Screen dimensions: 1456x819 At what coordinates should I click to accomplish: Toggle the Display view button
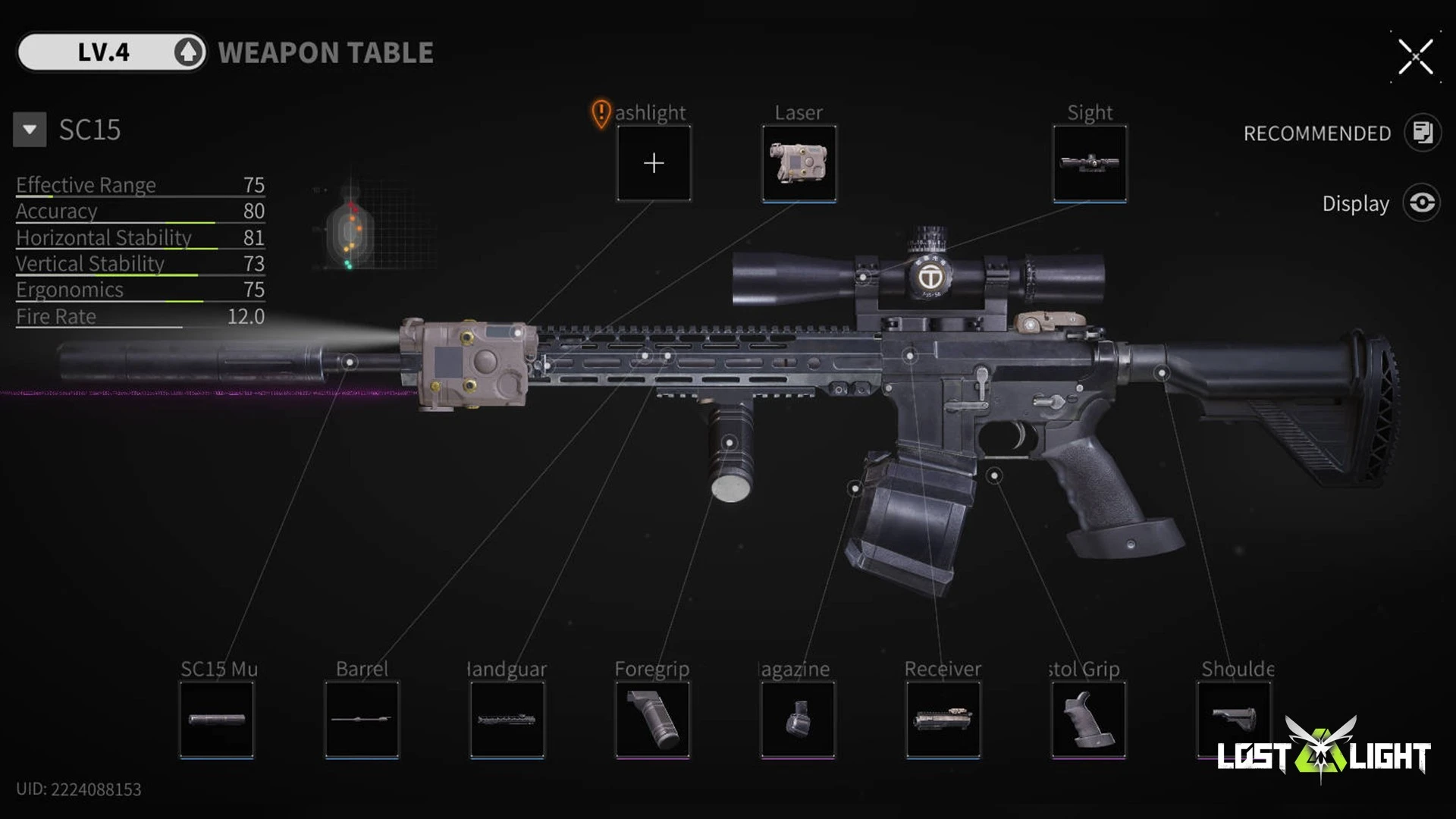point(1422,203)
